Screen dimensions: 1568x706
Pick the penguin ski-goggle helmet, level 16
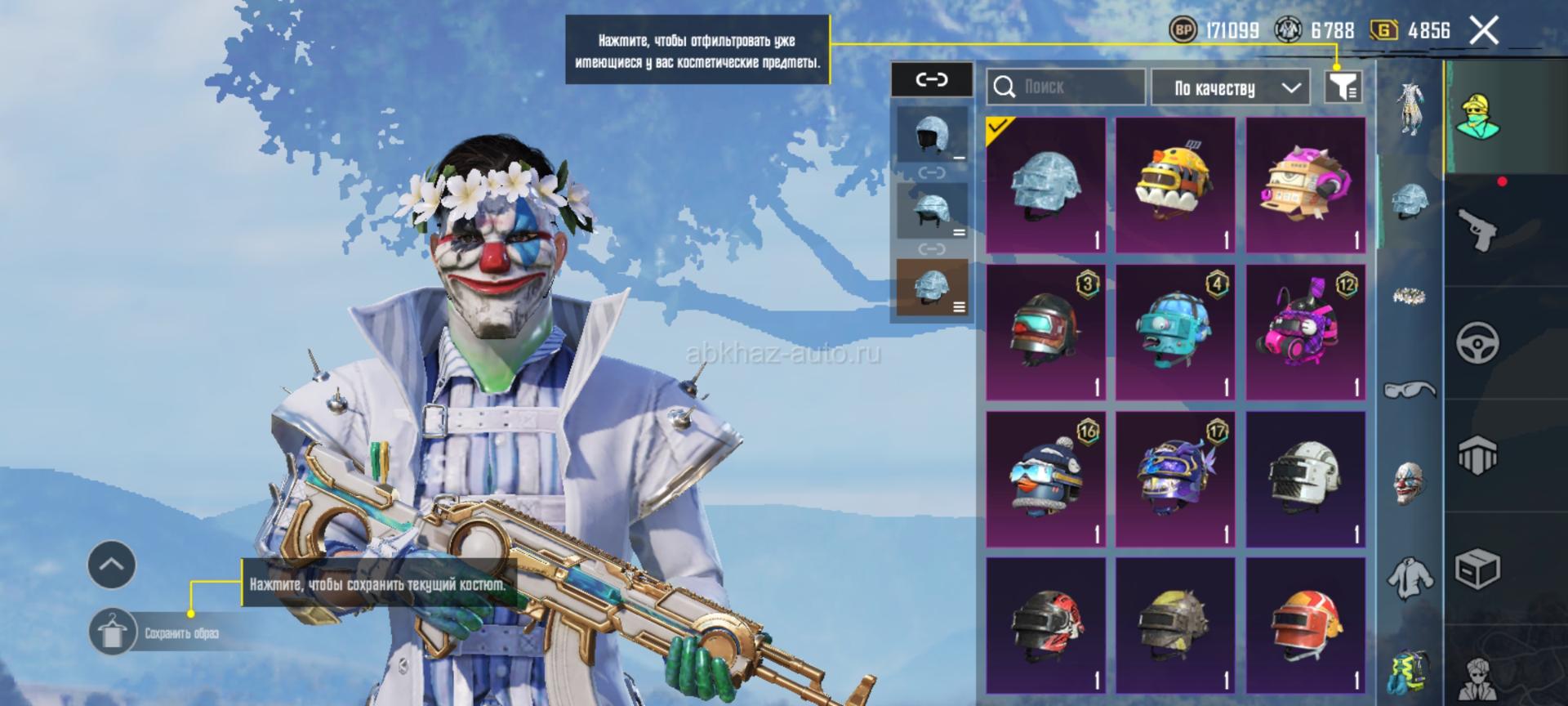click(x=1045, y=480)
